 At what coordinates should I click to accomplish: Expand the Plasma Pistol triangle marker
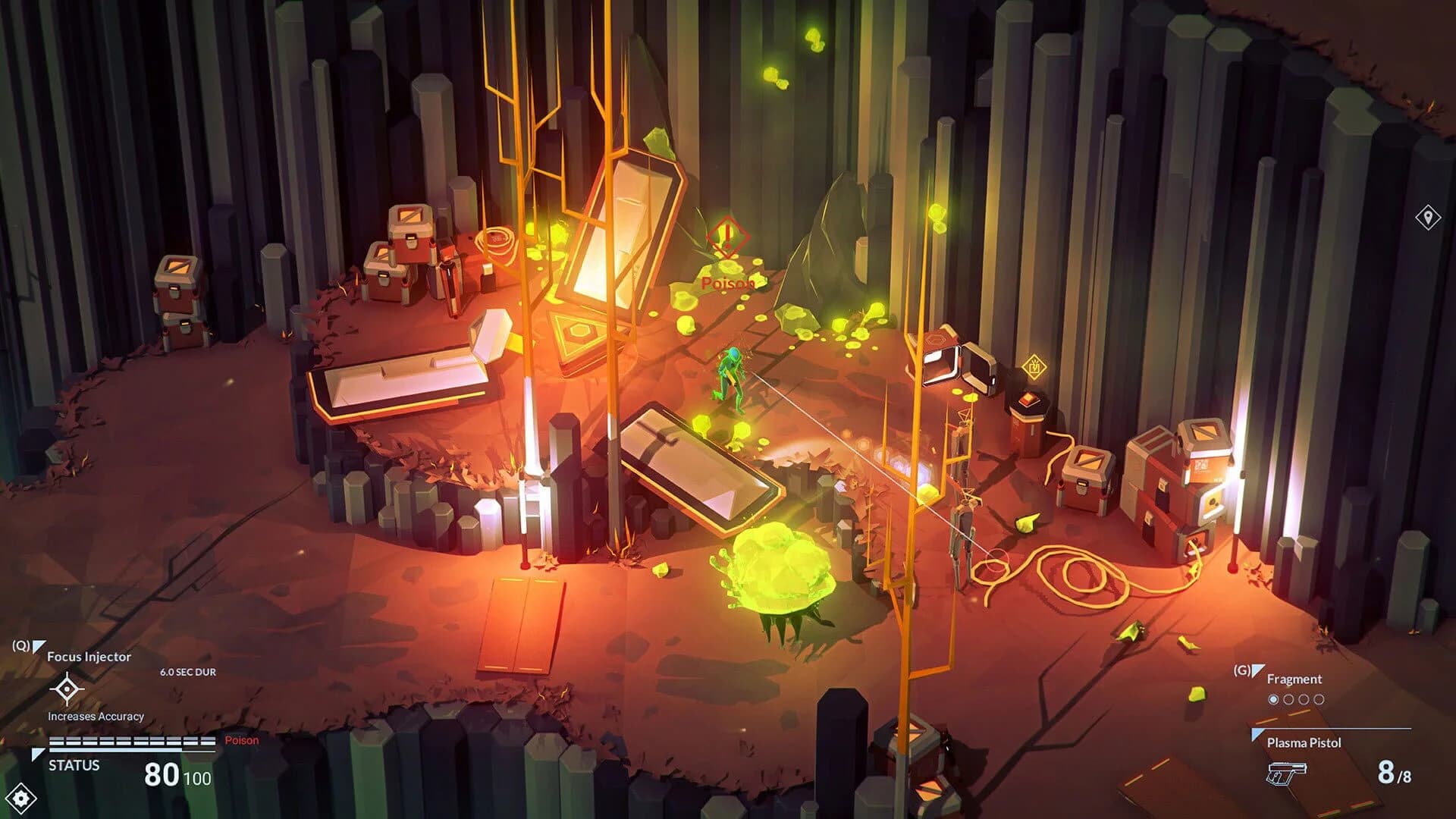pos(1255,732)
